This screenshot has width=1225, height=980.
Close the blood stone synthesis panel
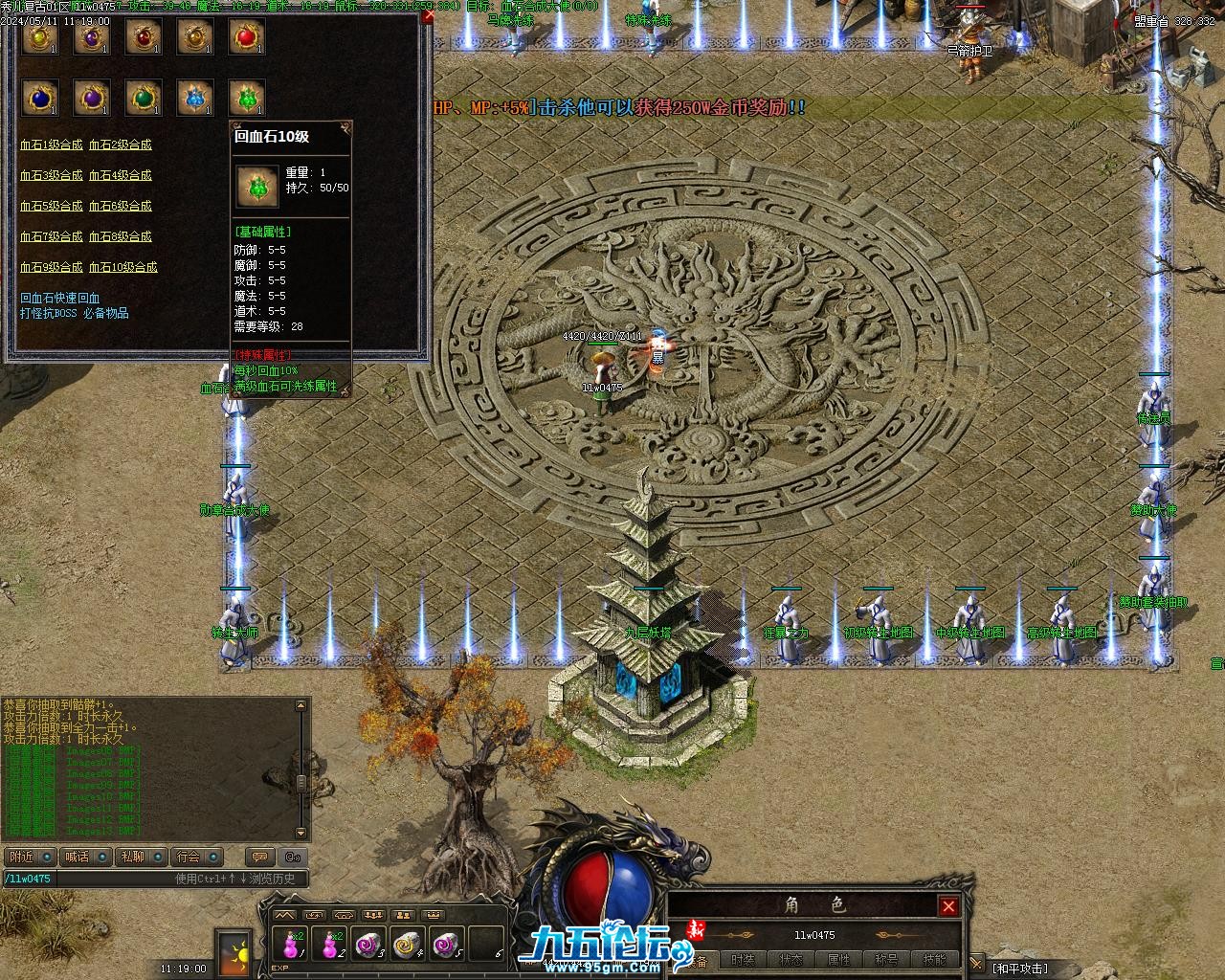(430, 15)
